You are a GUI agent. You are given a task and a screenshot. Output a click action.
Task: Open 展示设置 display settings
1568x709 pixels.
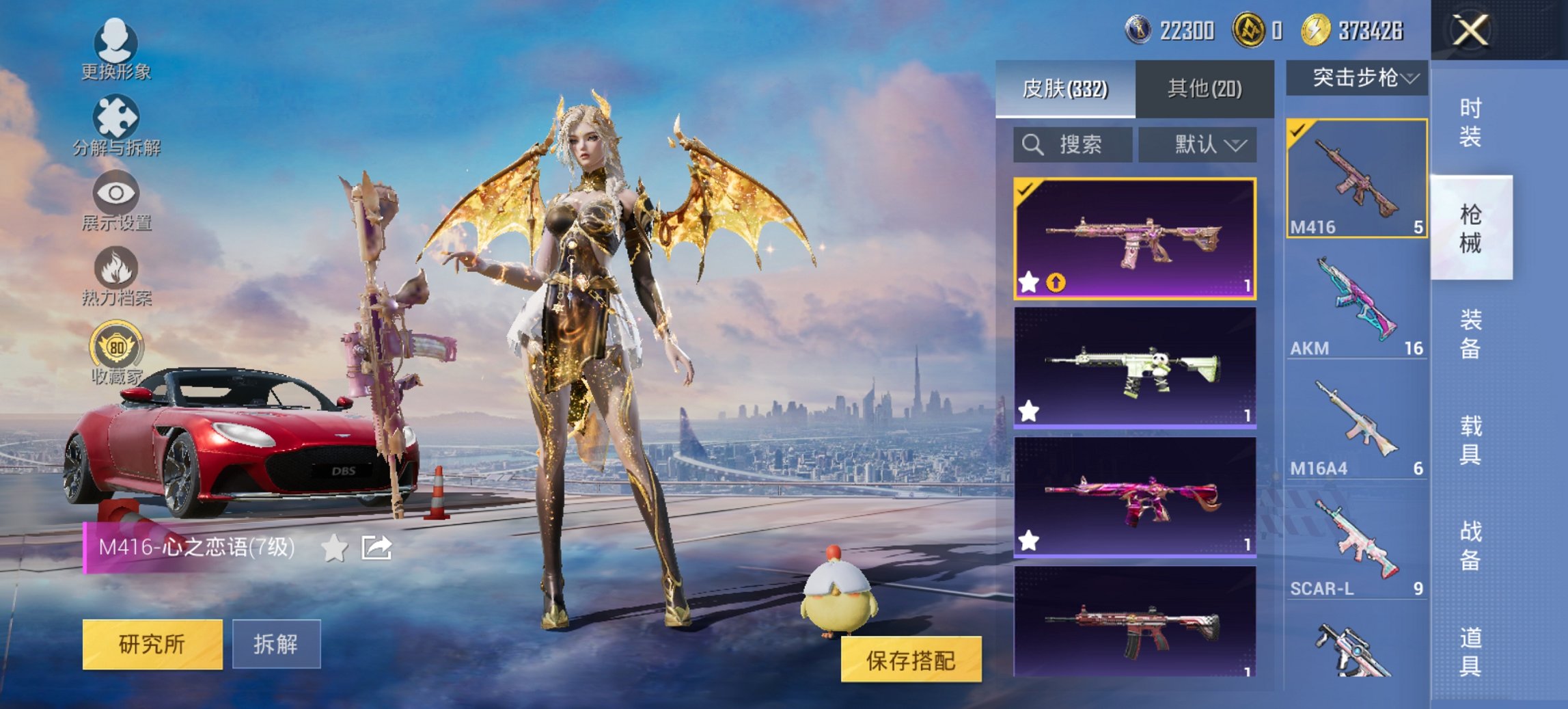coord(118,193)
